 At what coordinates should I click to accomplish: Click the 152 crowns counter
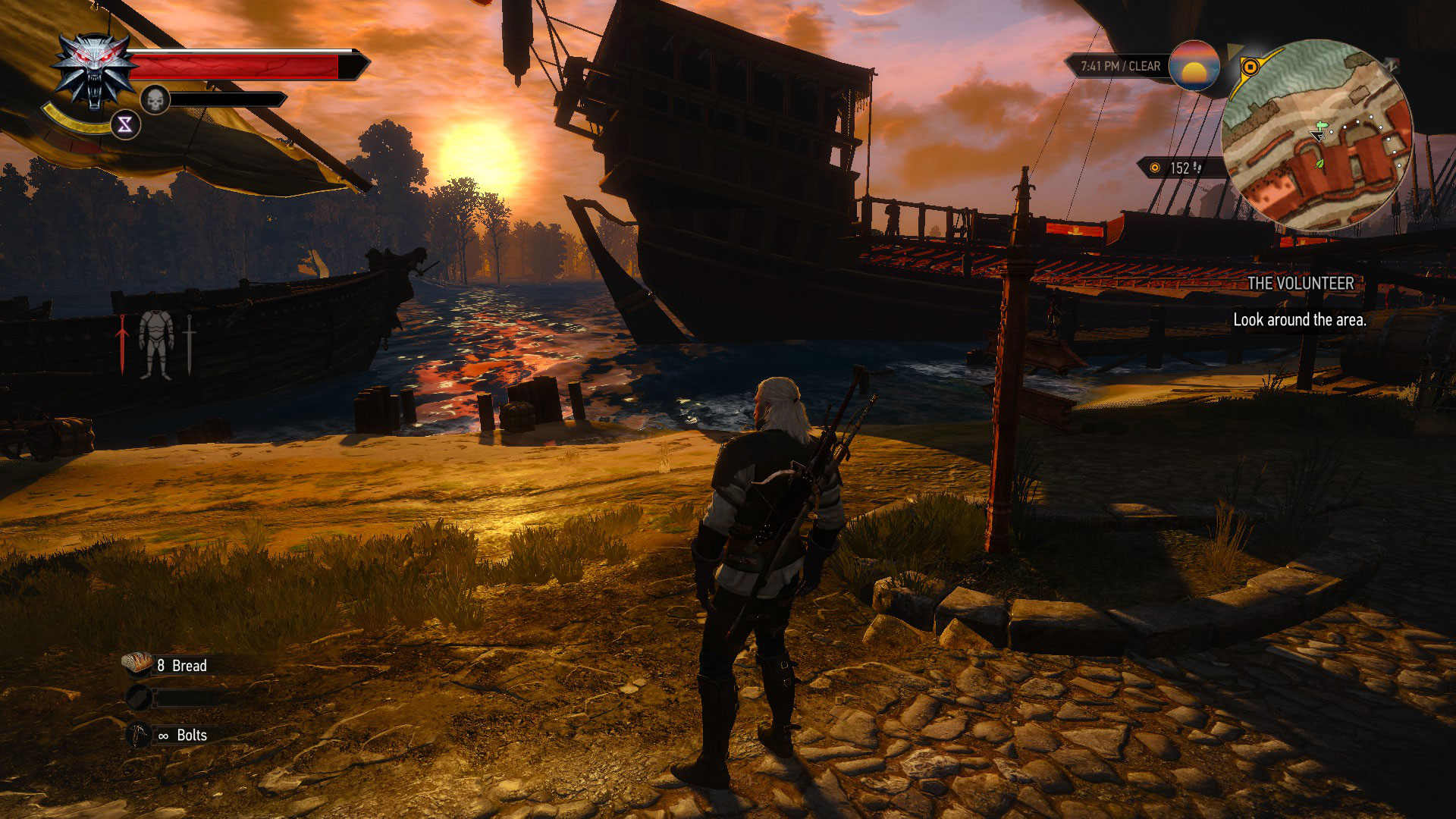pos(1180,168)
